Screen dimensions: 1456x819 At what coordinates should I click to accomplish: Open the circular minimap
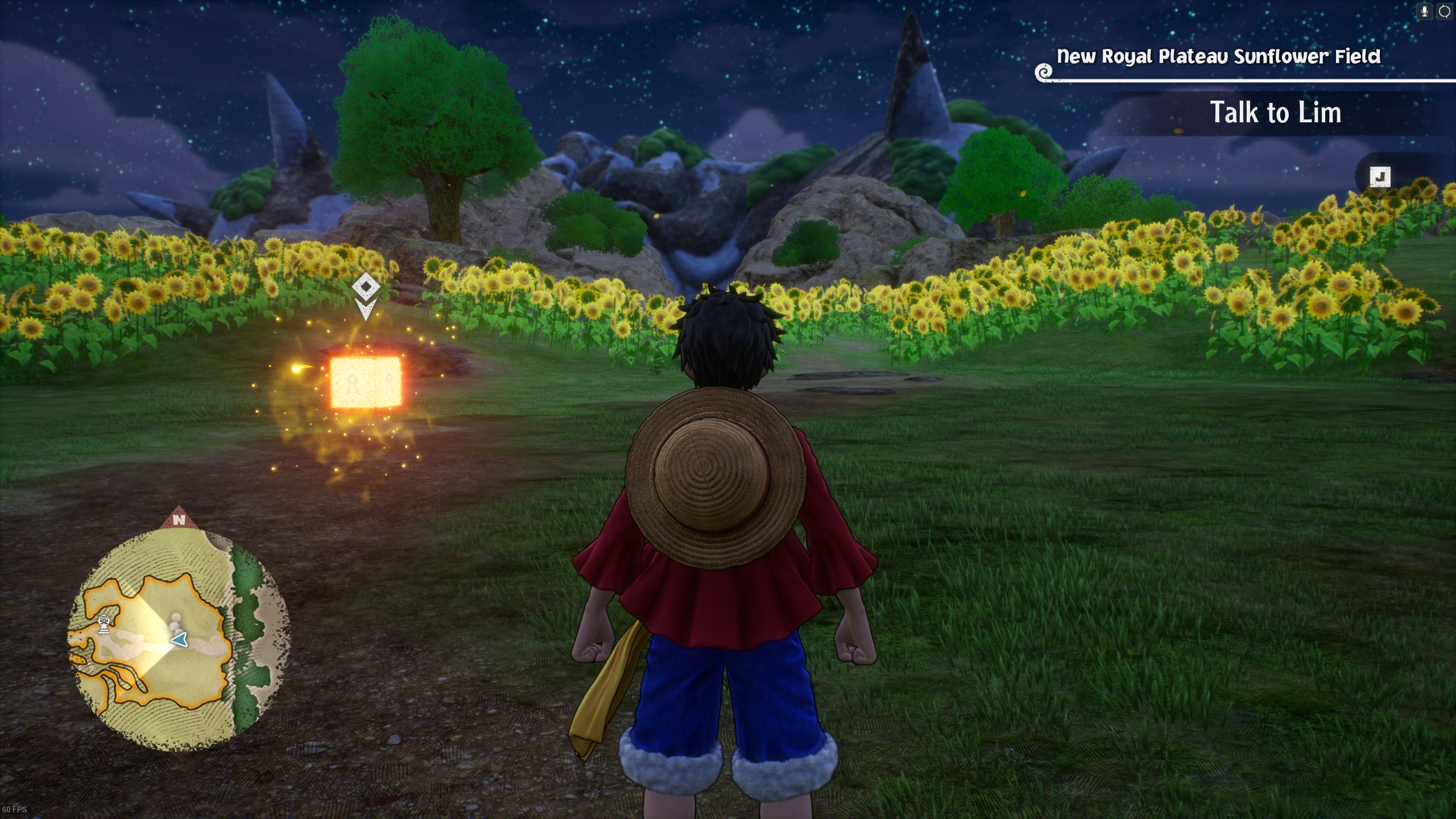pos(177,638)
